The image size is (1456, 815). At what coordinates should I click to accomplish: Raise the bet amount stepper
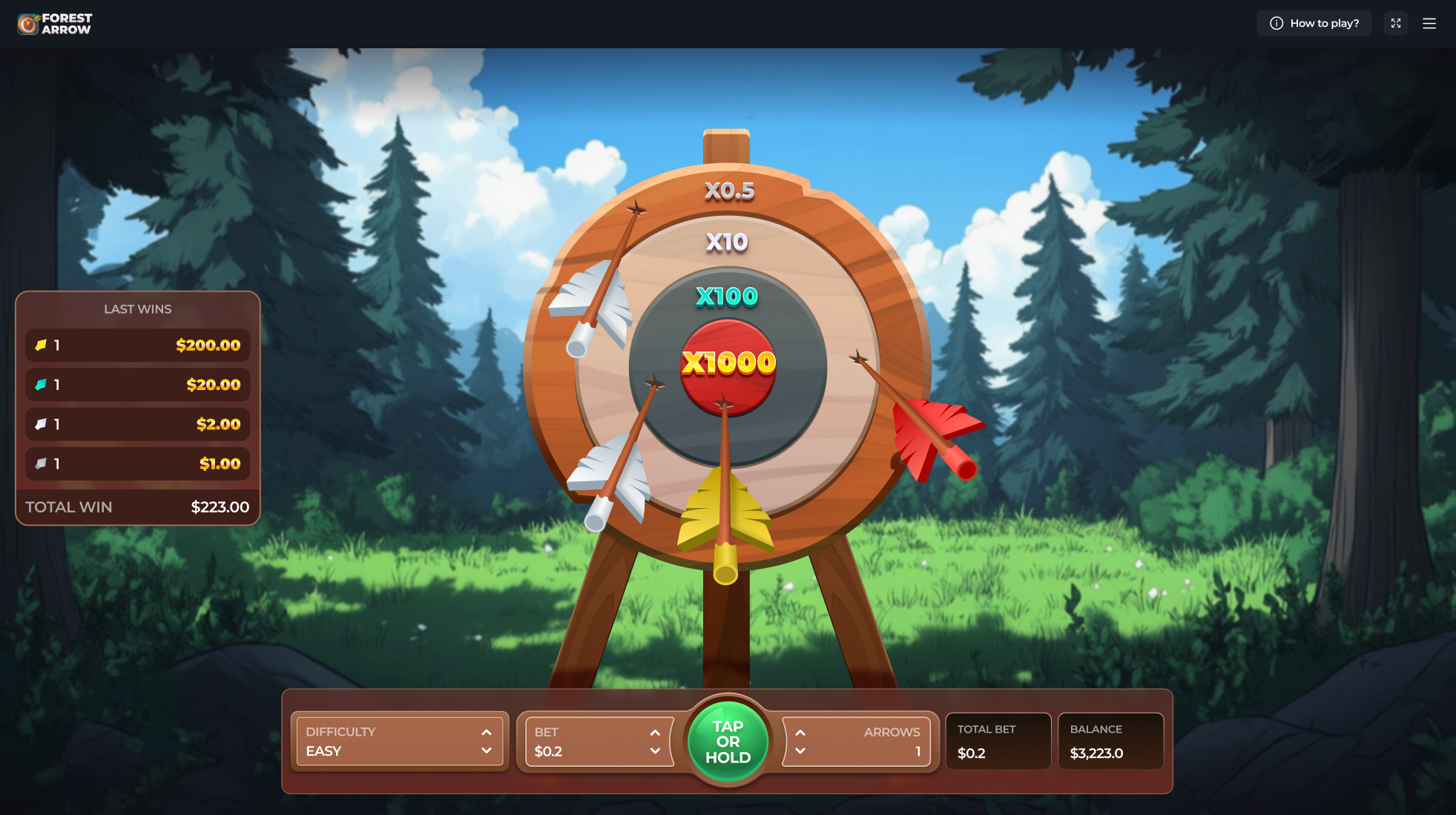pos(656,731)
